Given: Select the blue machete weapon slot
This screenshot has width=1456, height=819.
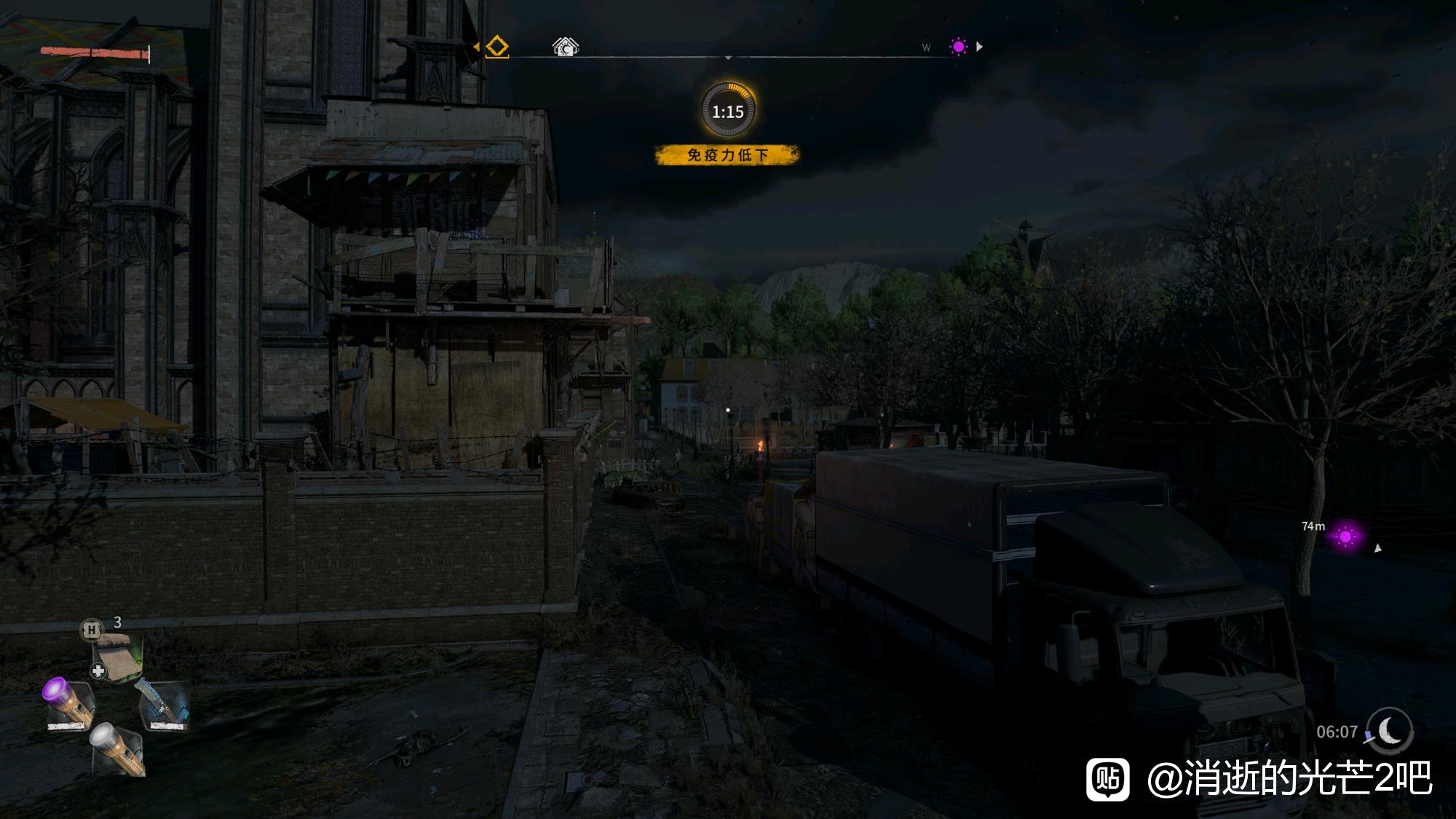Looking at the screenshot, I should (x=162, y=705).
